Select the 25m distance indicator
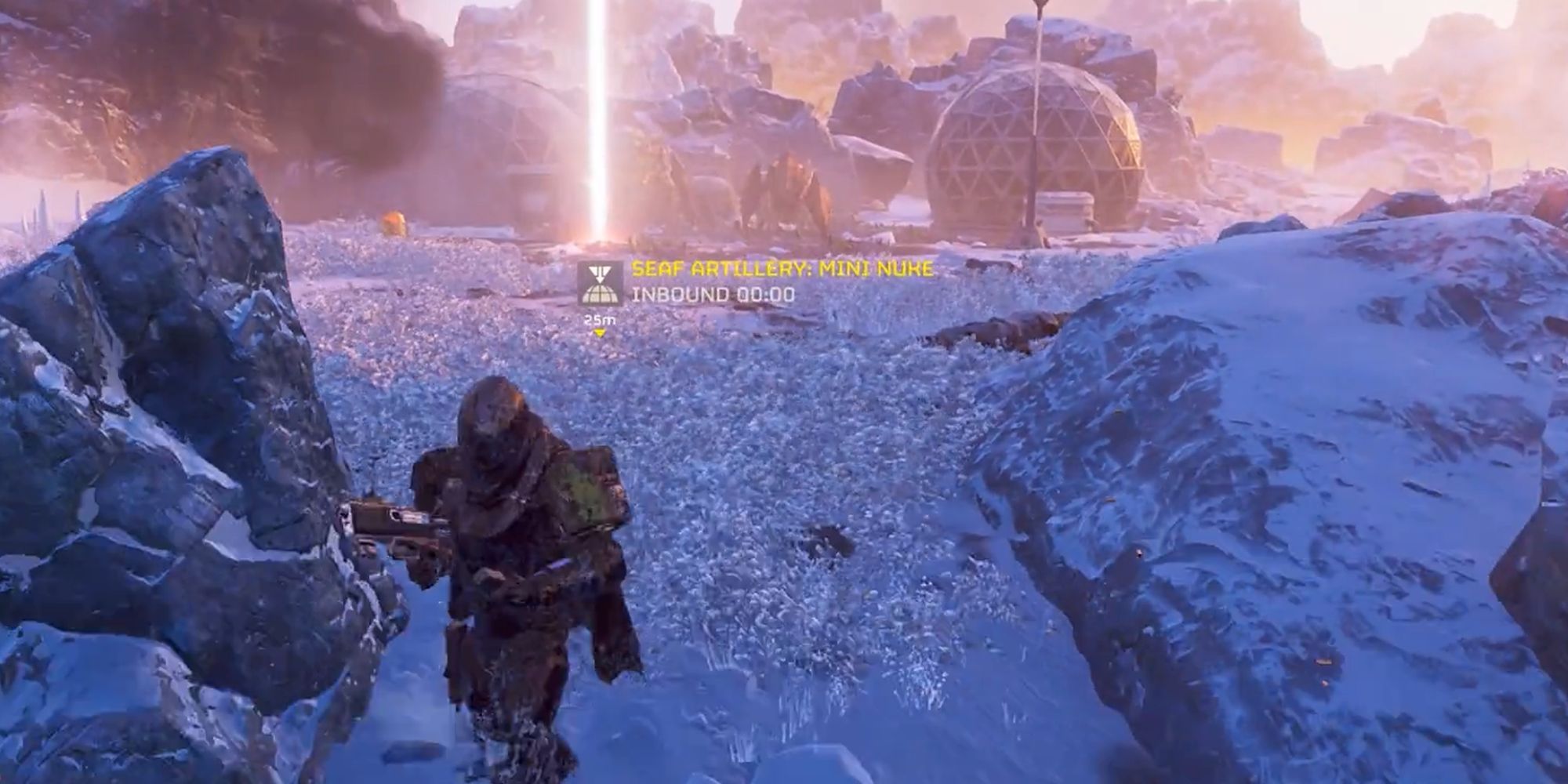This screenshot has width=1568, height=784. [598, 319]
